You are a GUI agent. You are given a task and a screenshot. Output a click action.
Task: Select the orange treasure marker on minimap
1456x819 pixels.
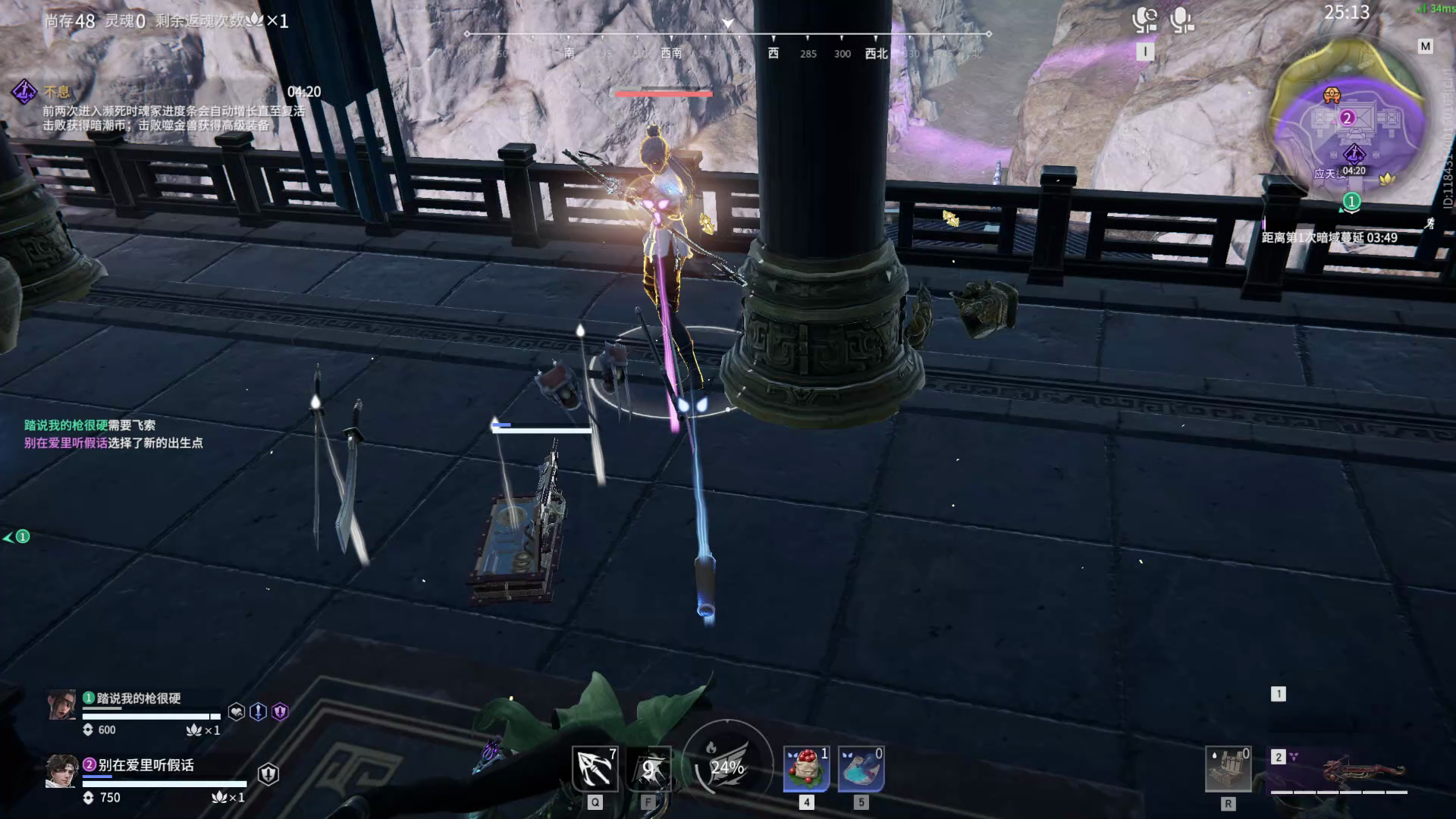(x=1332, y=95)
